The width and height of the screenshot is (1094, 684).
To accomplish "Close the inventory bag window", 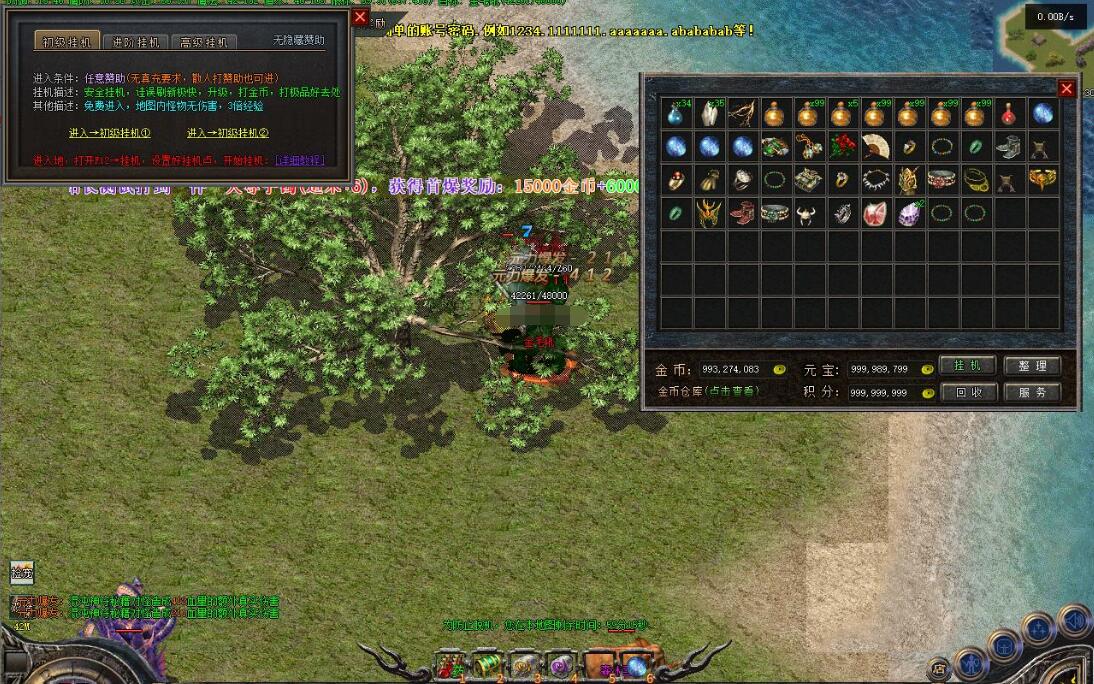I will coord(1066,89).
